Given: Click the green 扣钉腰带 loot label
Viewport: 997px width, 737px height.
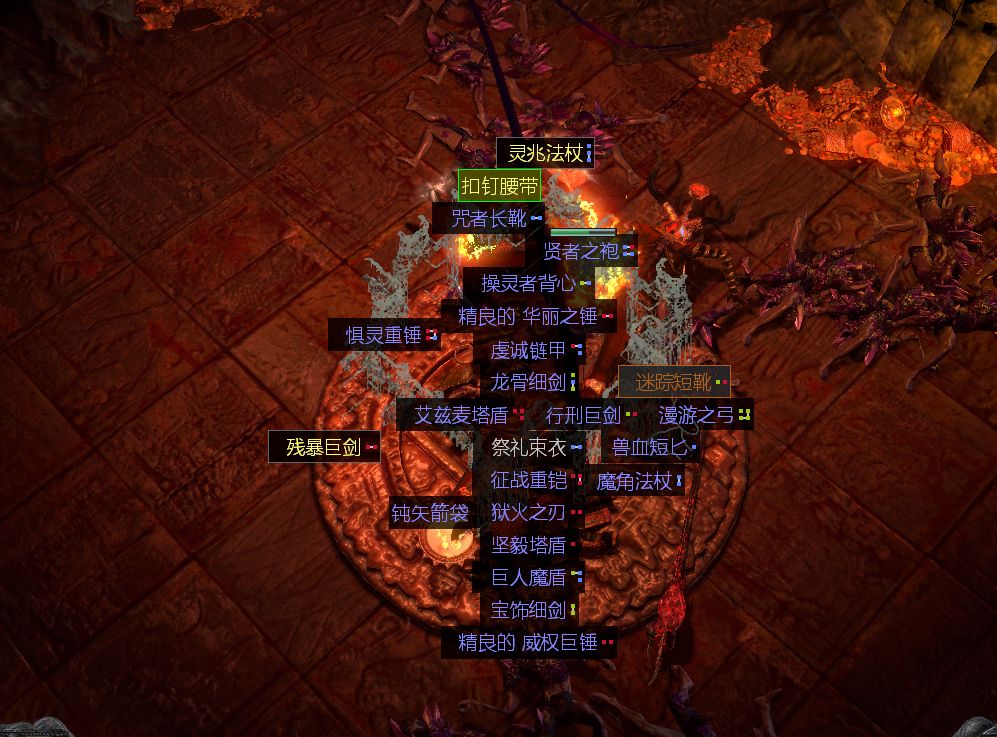Looking at the screenshot, I should click(x=500, y=185).
